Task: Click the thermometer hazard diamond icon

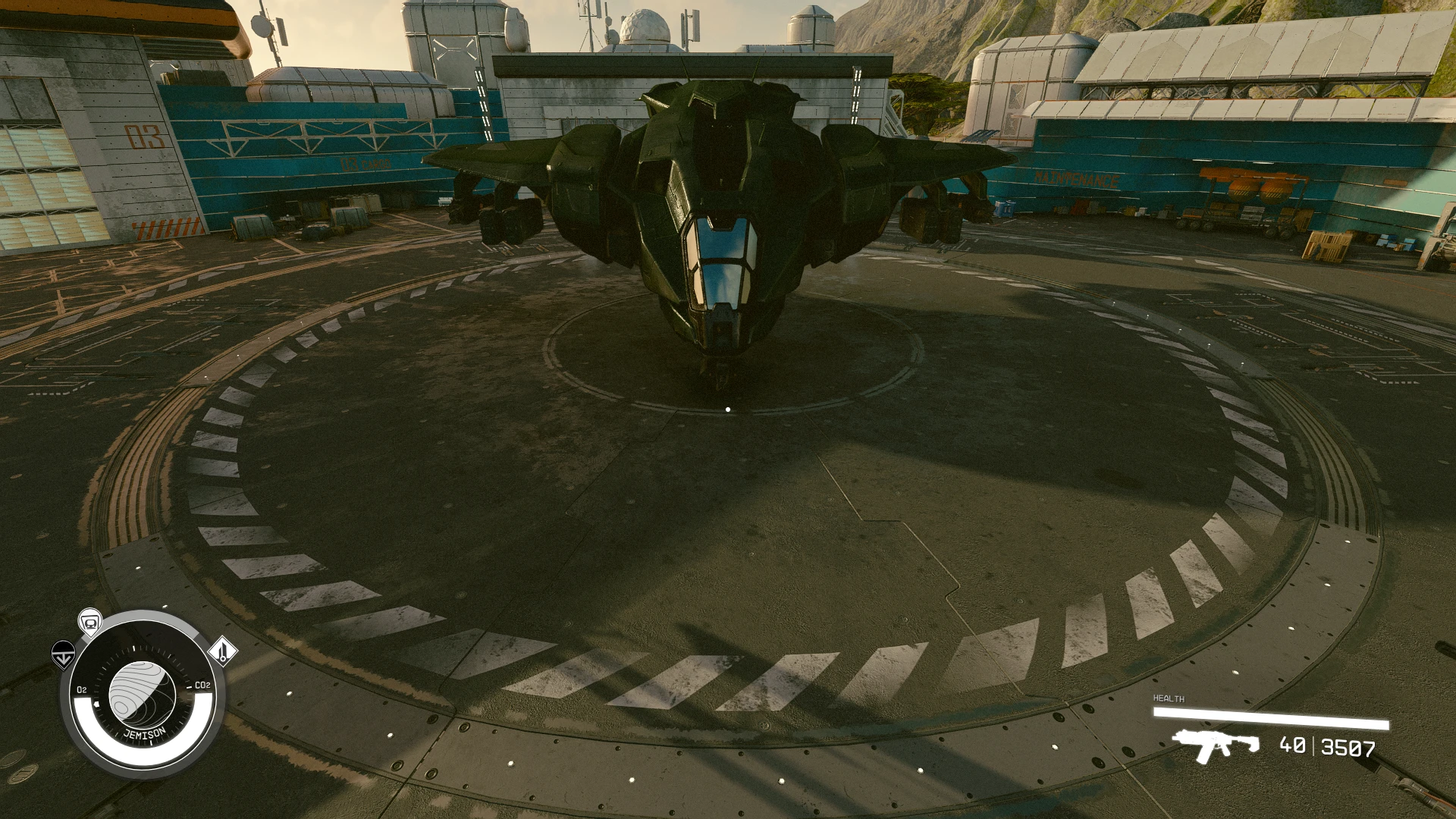Action: pos(222,651)
